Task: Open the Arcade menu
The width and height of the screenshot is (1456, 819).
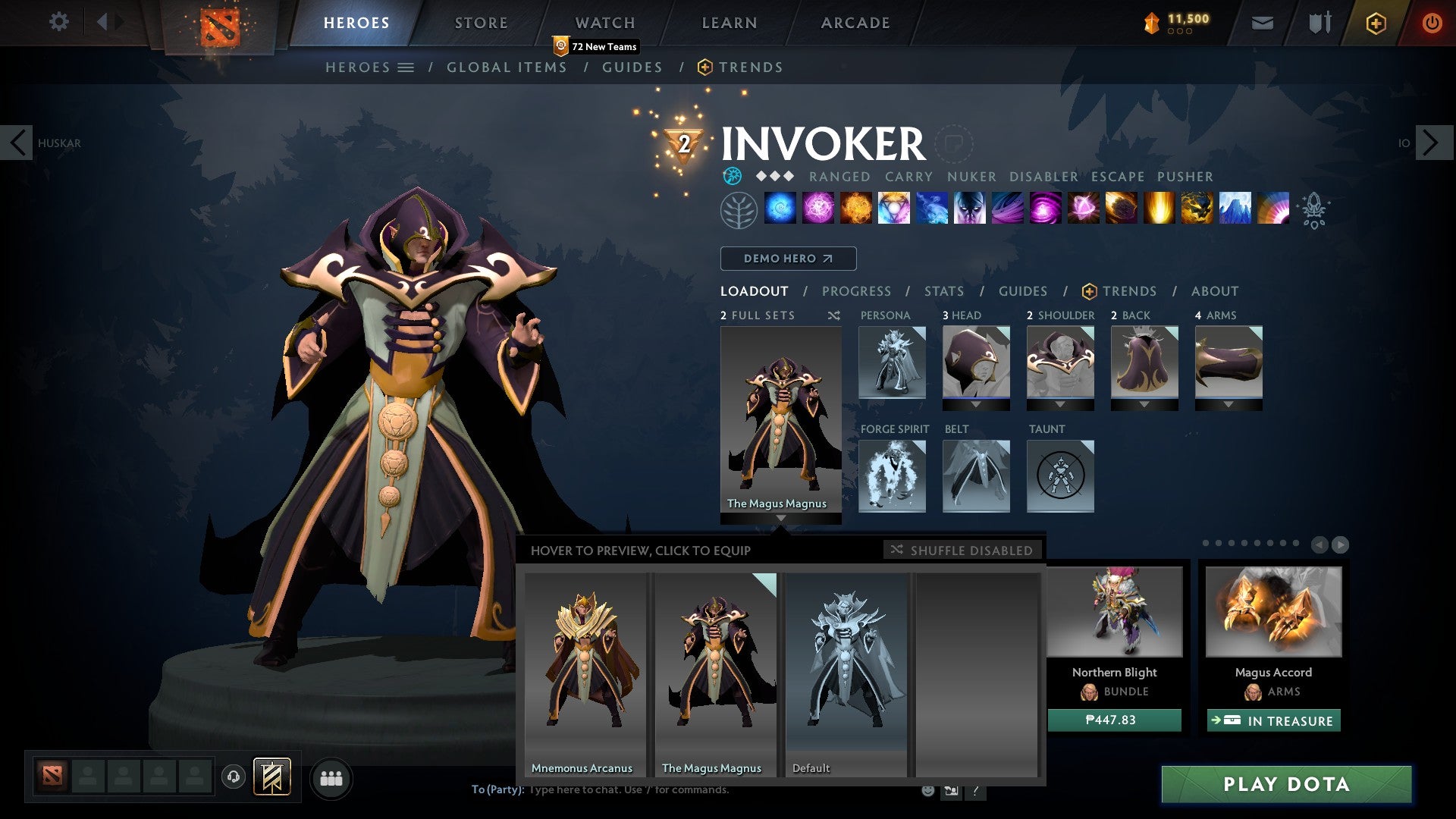Action: click(854, 23)
